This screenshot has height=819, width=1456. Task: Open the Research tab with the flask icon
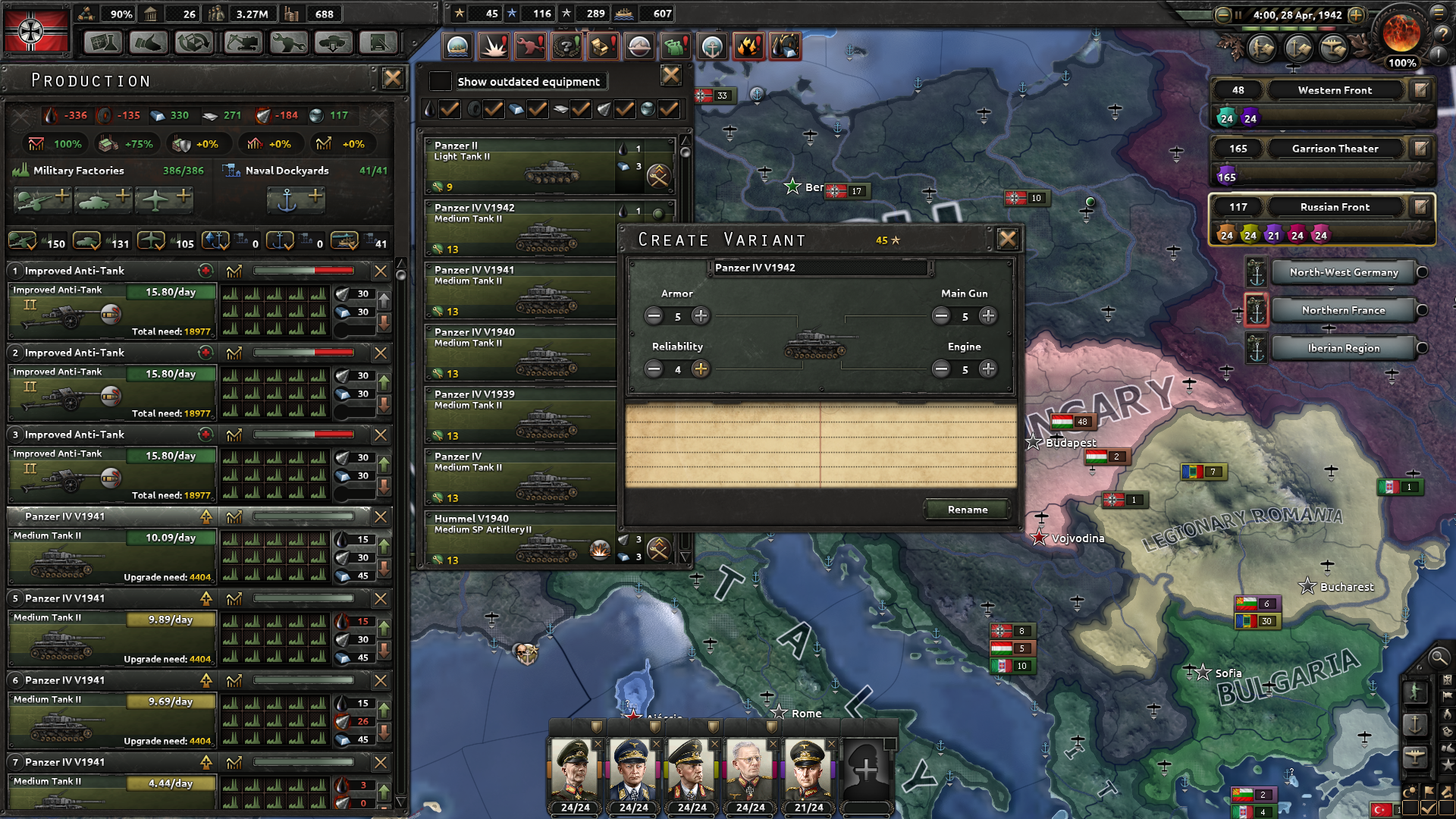coord(103,43)
